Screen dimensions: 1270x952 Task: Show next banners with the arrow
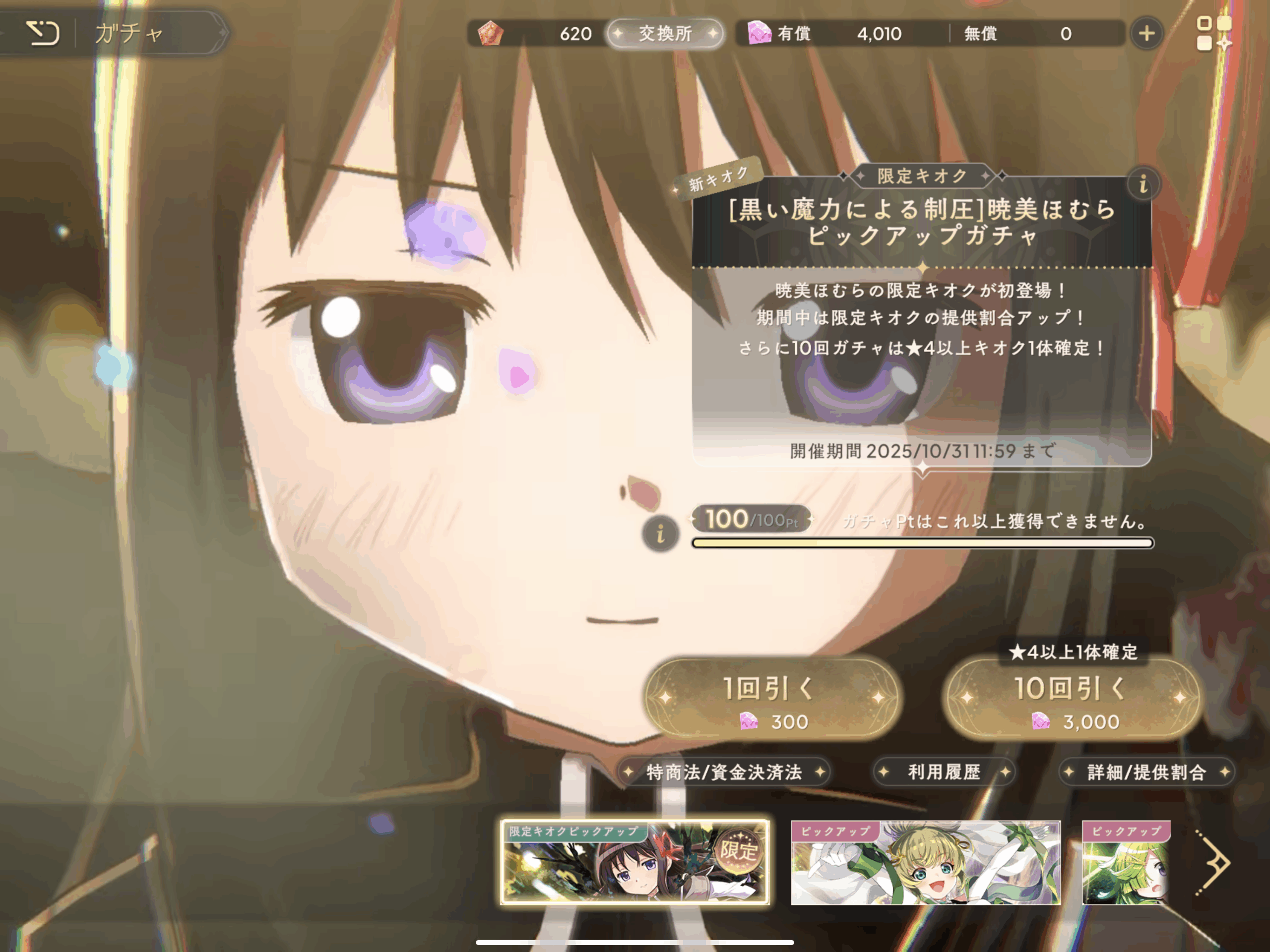pos(1214,862)
